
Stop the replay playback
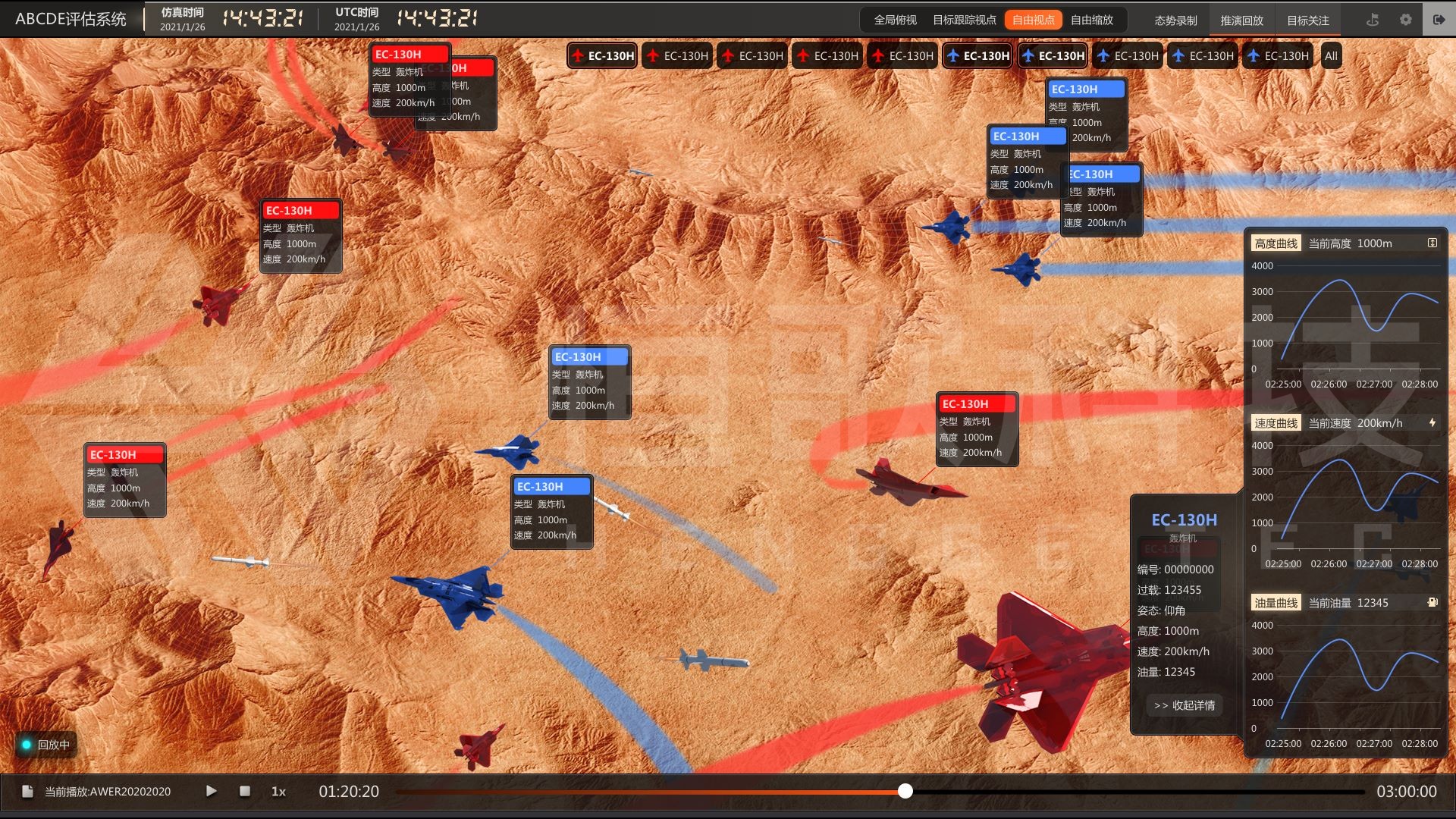tap(245, 791)
